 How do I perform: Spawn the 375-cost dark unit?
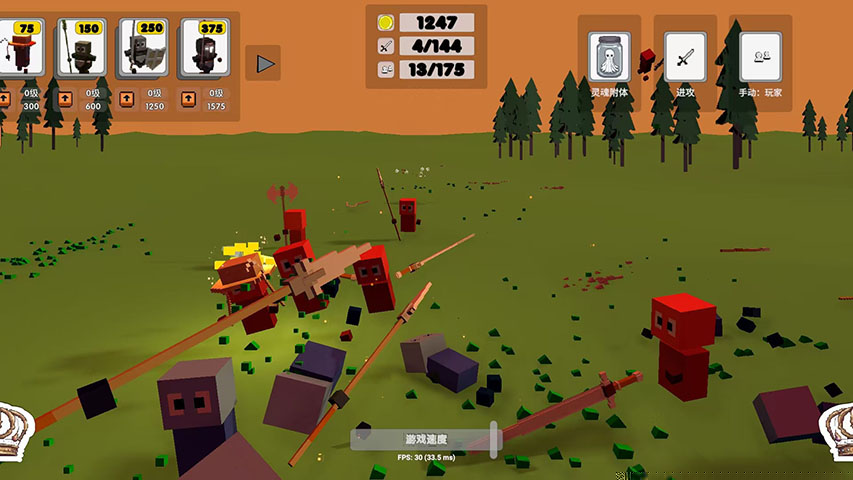[205, 50]
